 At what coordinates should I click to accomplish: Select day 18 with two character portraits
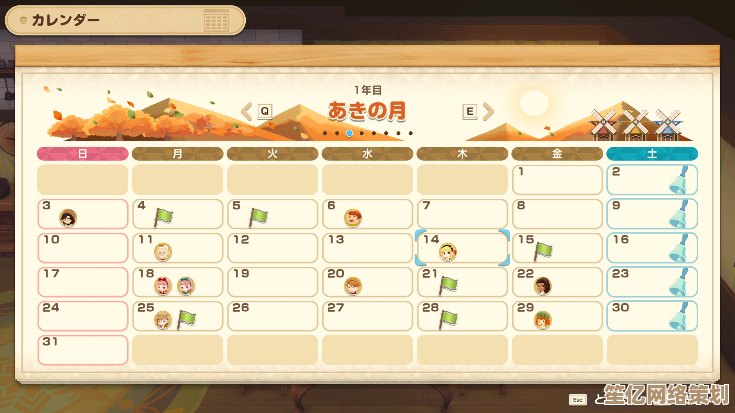pos(177,282)
